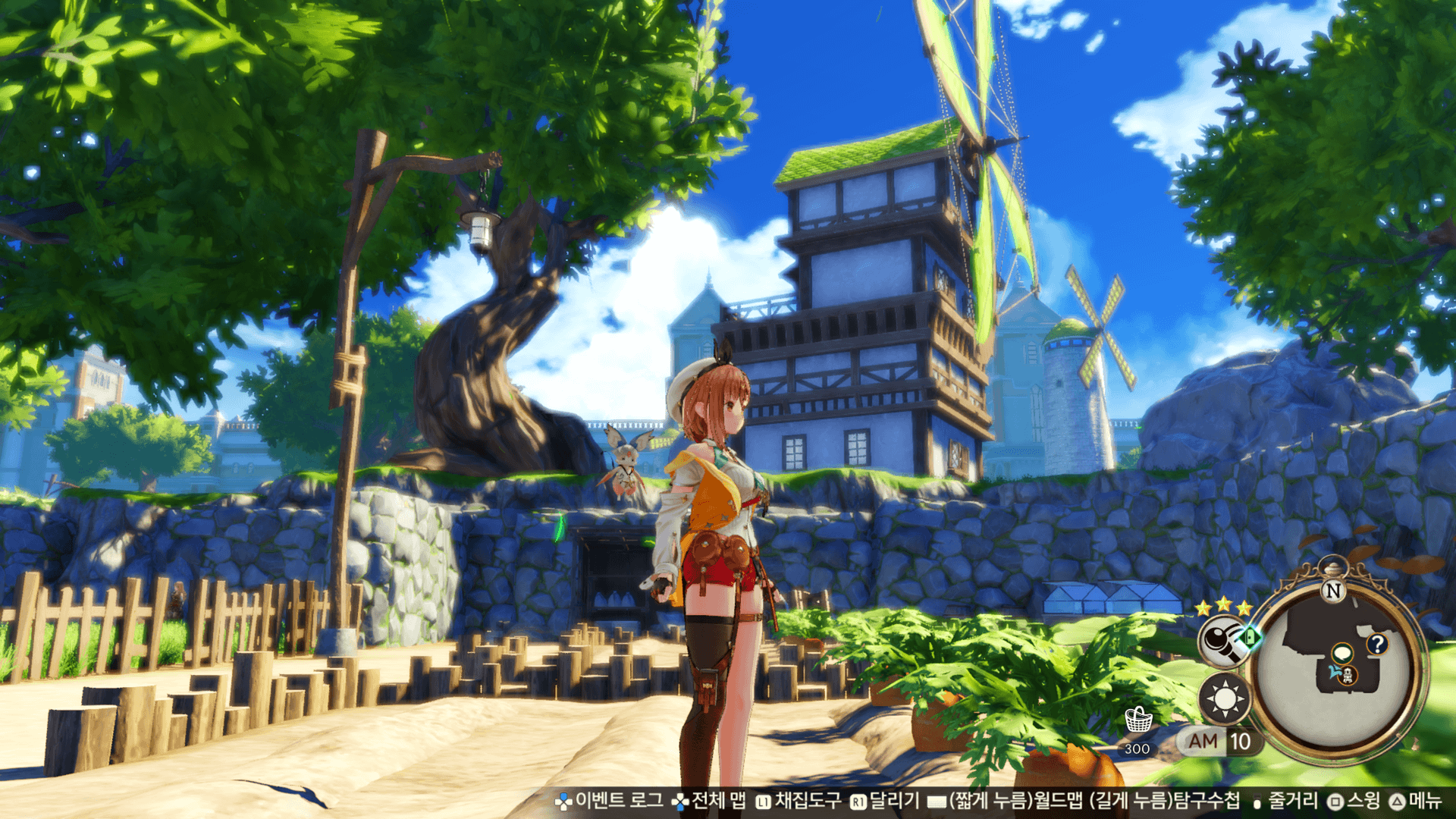1456x819 pixels.
Task: Open the gathering basket icon
Action: [1137, 720]
